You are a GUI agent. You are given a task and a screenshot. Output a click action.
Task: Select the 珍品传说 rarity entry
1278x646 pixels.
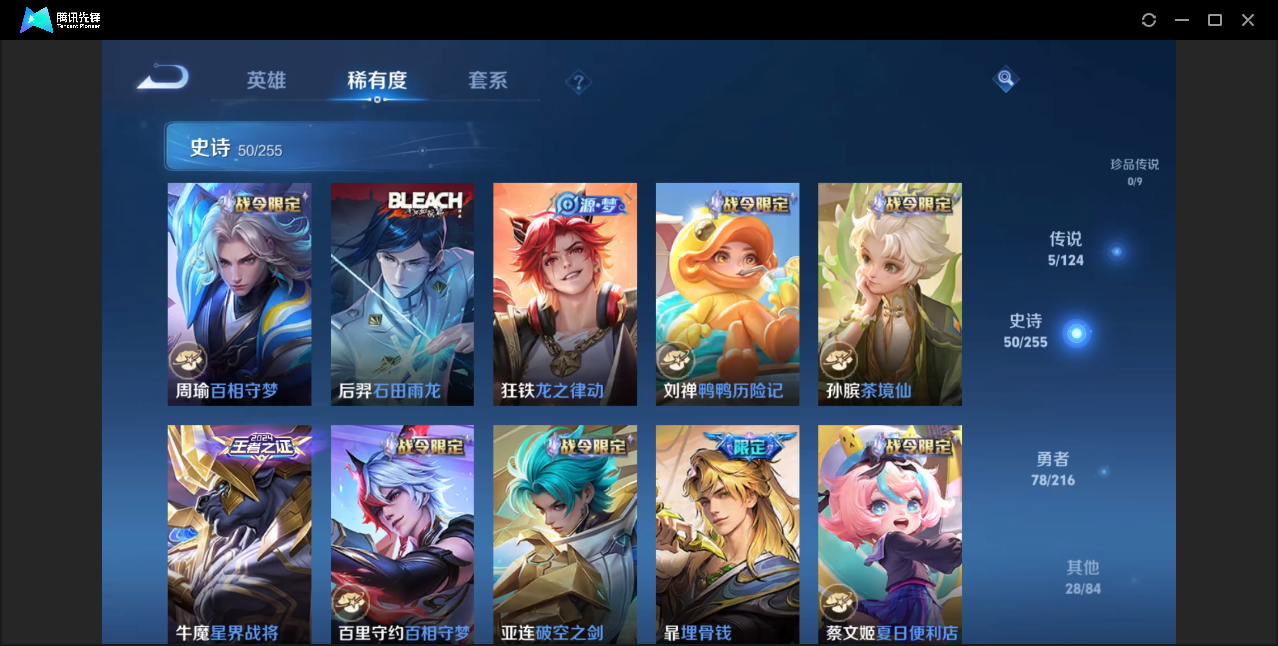pyautogui.click(x=1134, y=171)
